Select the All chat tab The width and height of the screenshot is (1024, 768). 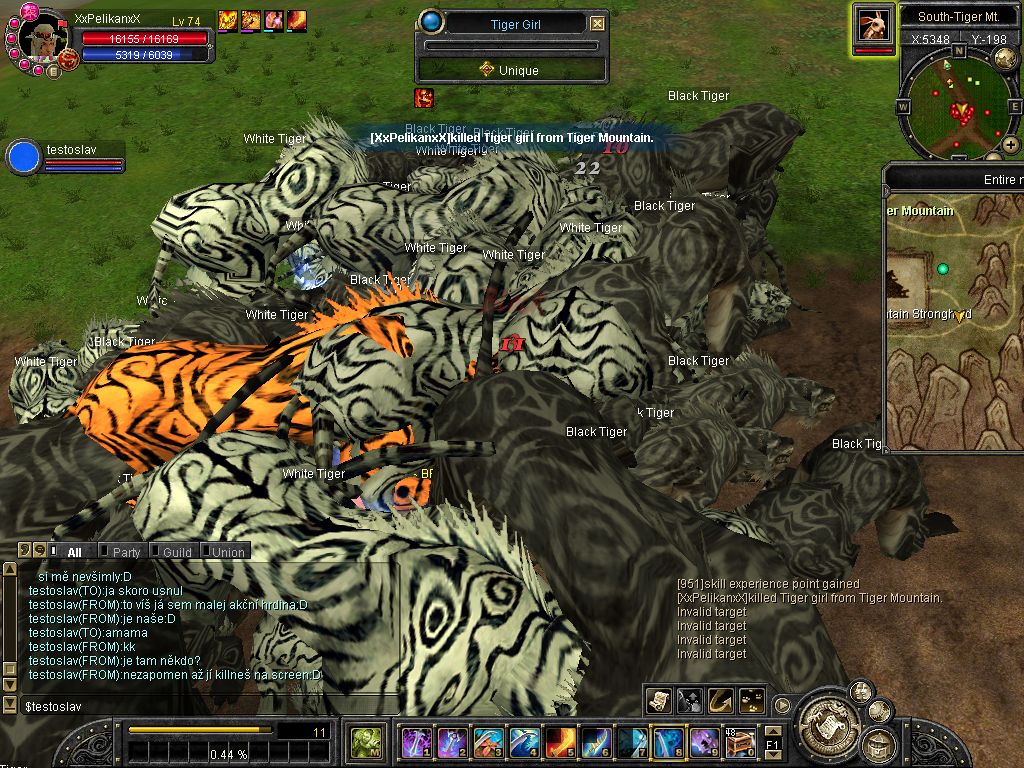(x=74, y=551)
